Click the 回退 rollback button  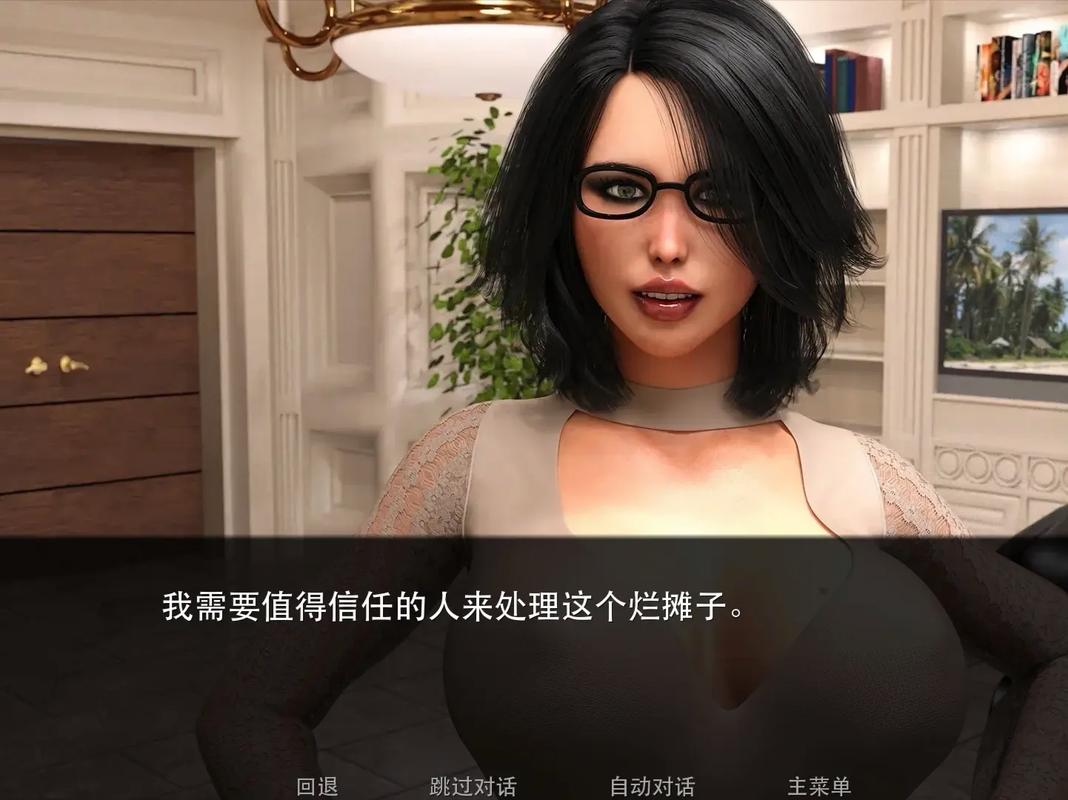tap(318, 786)
